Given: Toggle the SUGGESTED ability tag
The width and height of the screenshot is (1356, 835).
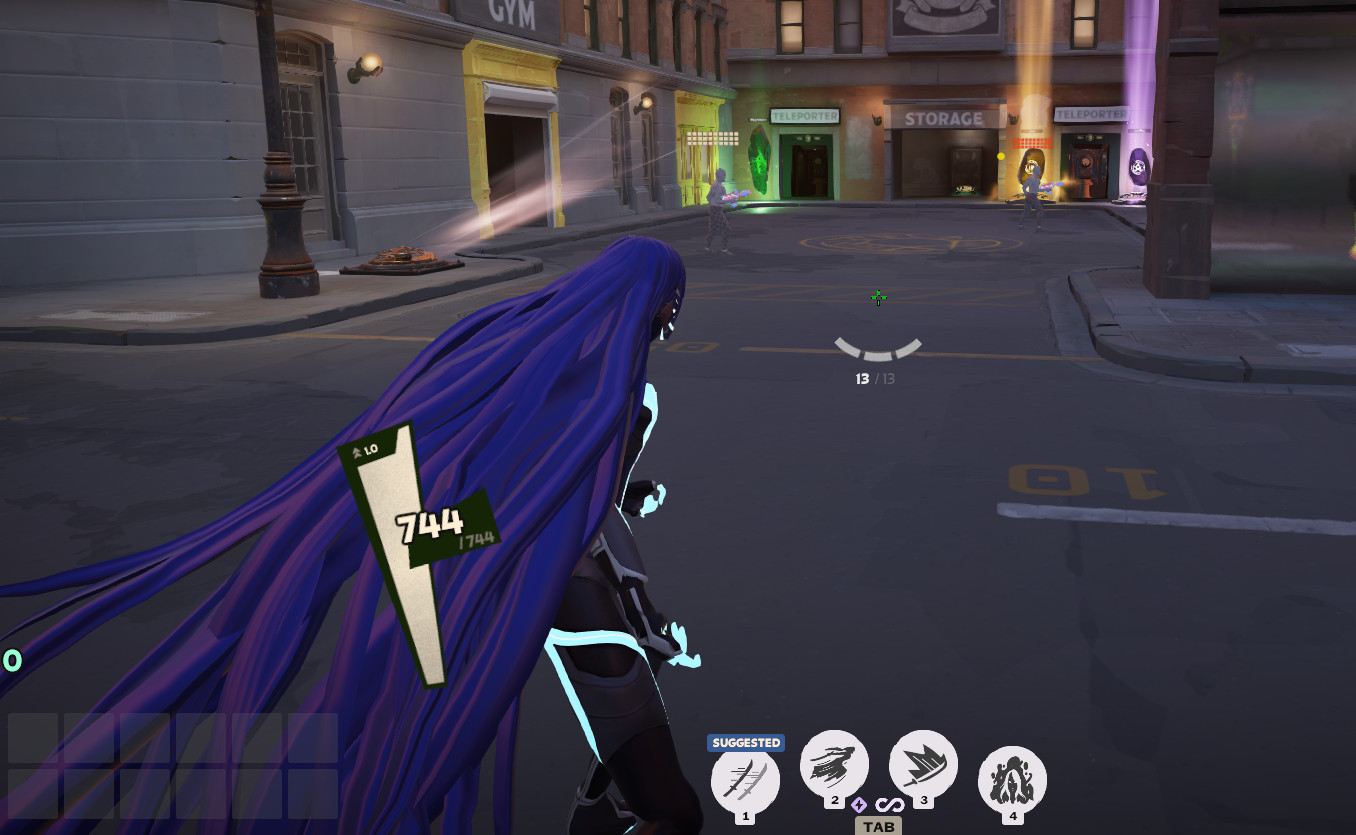Looking at the screenshot, I should coord(745,743).
